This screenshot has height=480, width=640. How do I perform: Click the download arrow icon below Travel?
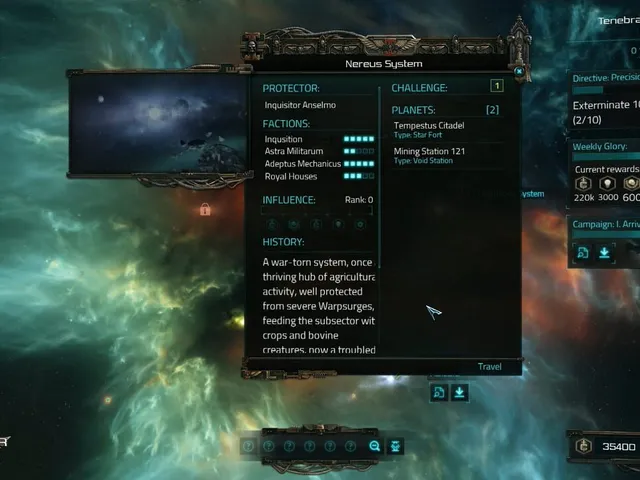[459, 393]
